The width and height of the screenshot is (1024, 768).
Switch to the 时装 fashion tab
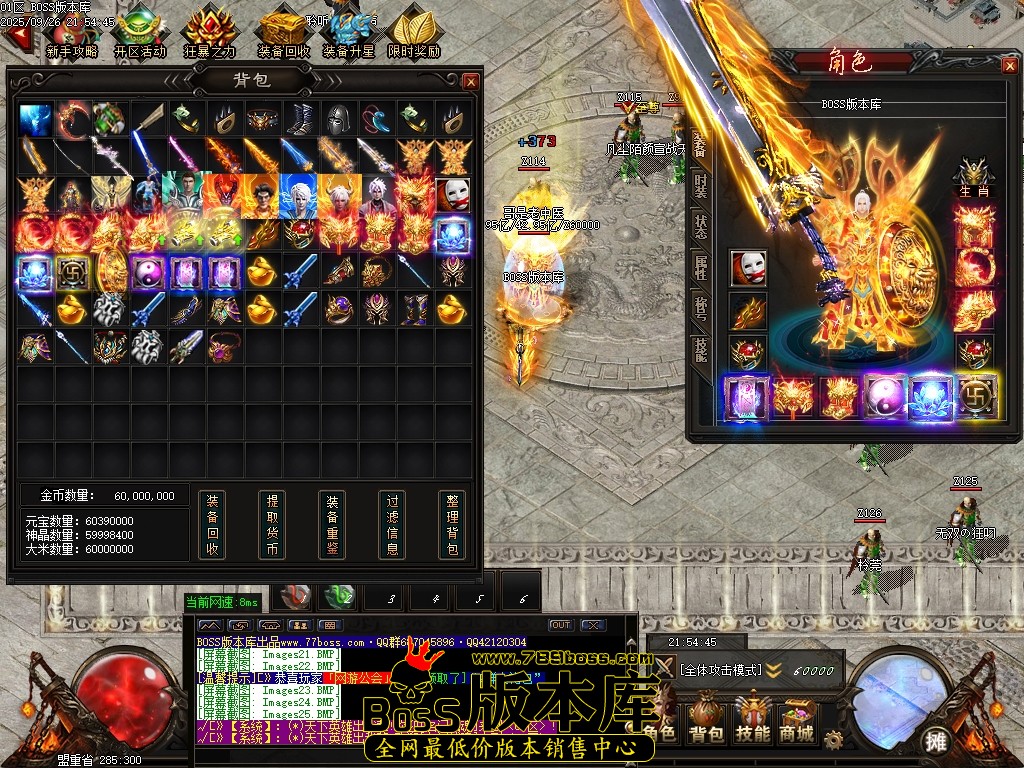click(700, 184)
